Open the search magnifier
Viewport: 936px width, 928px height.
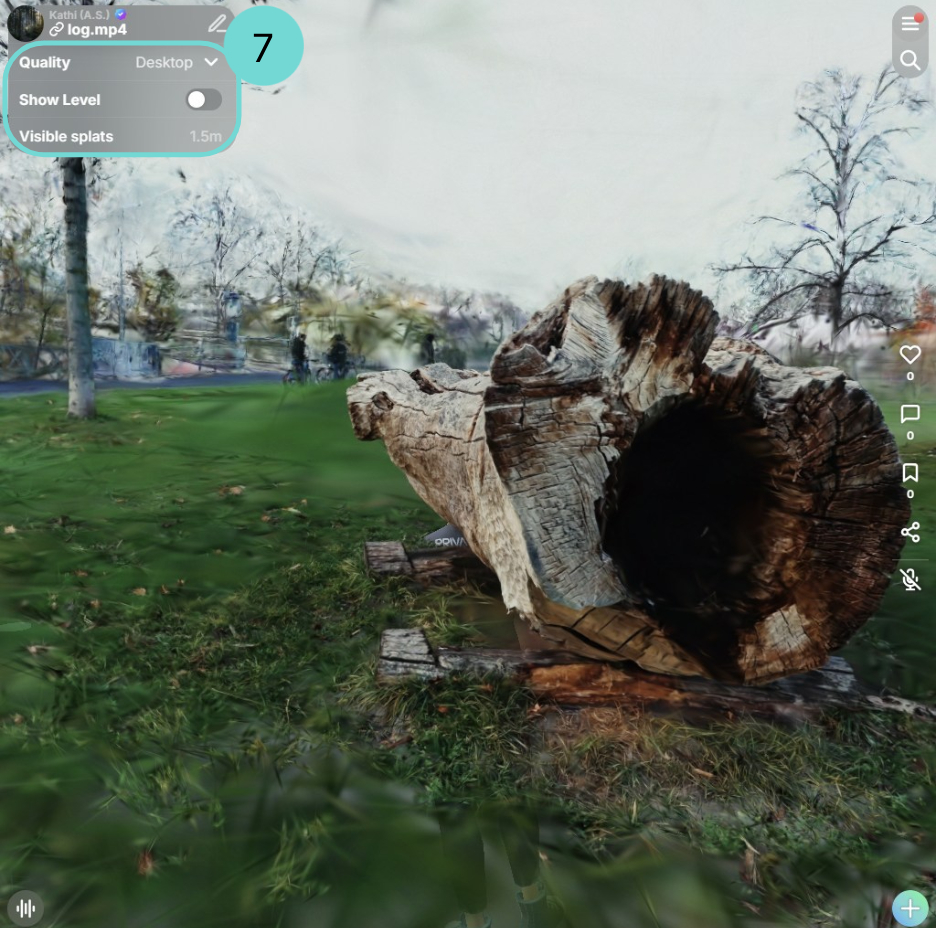tap(909, 60)
